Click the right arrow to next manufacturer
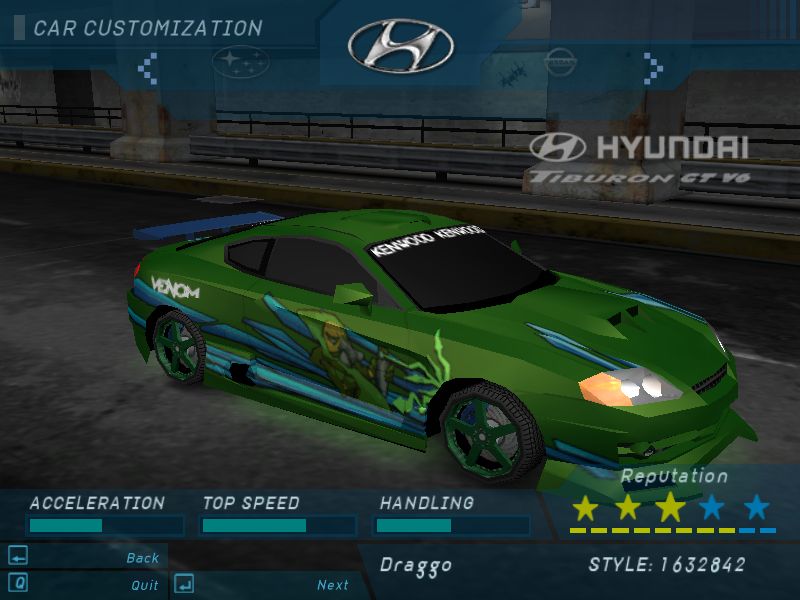 [653, 67]
